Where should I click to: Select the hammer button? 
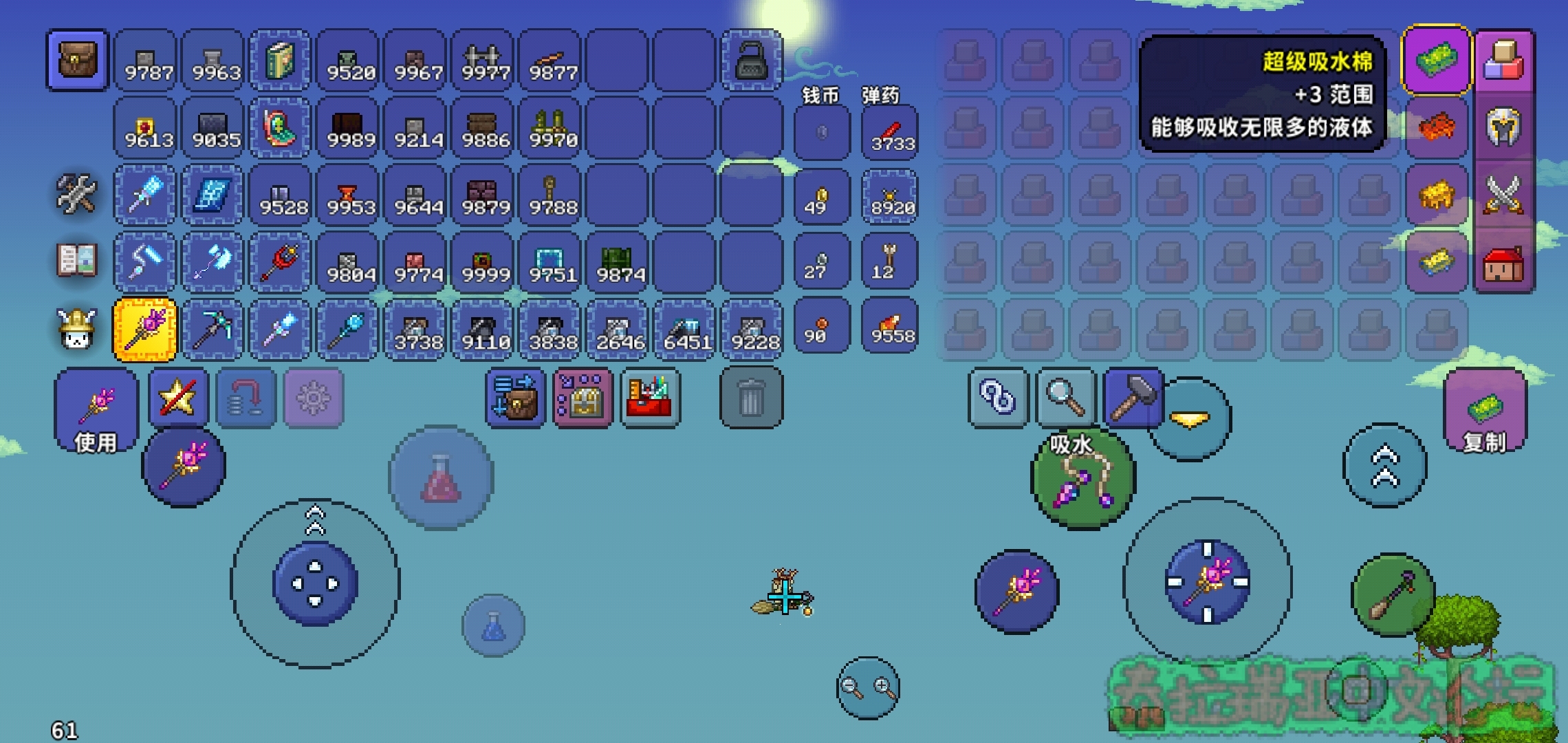(x=1132, y=398)
